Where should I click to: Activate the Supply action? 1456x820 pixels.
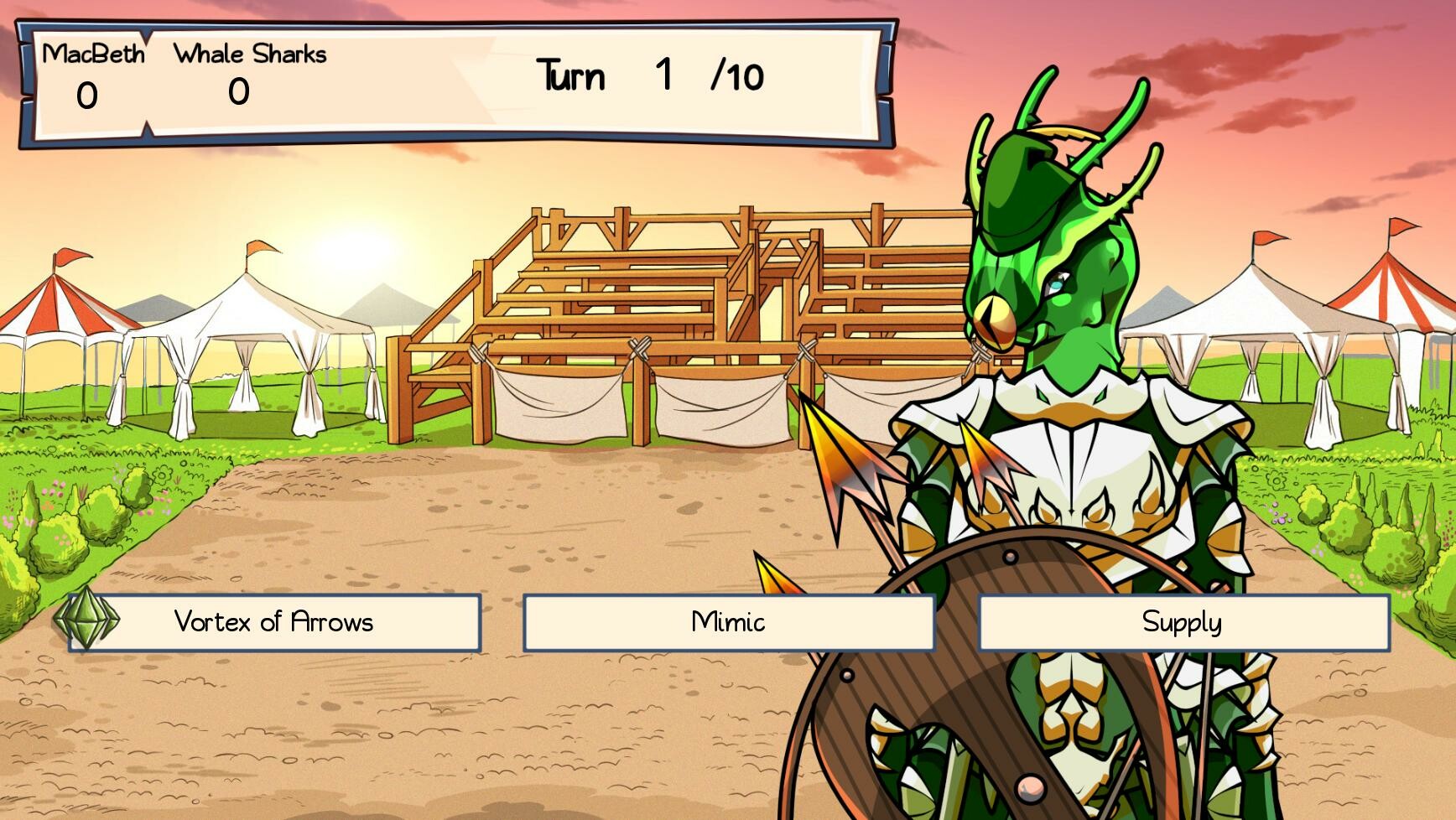coord(1181,622)
